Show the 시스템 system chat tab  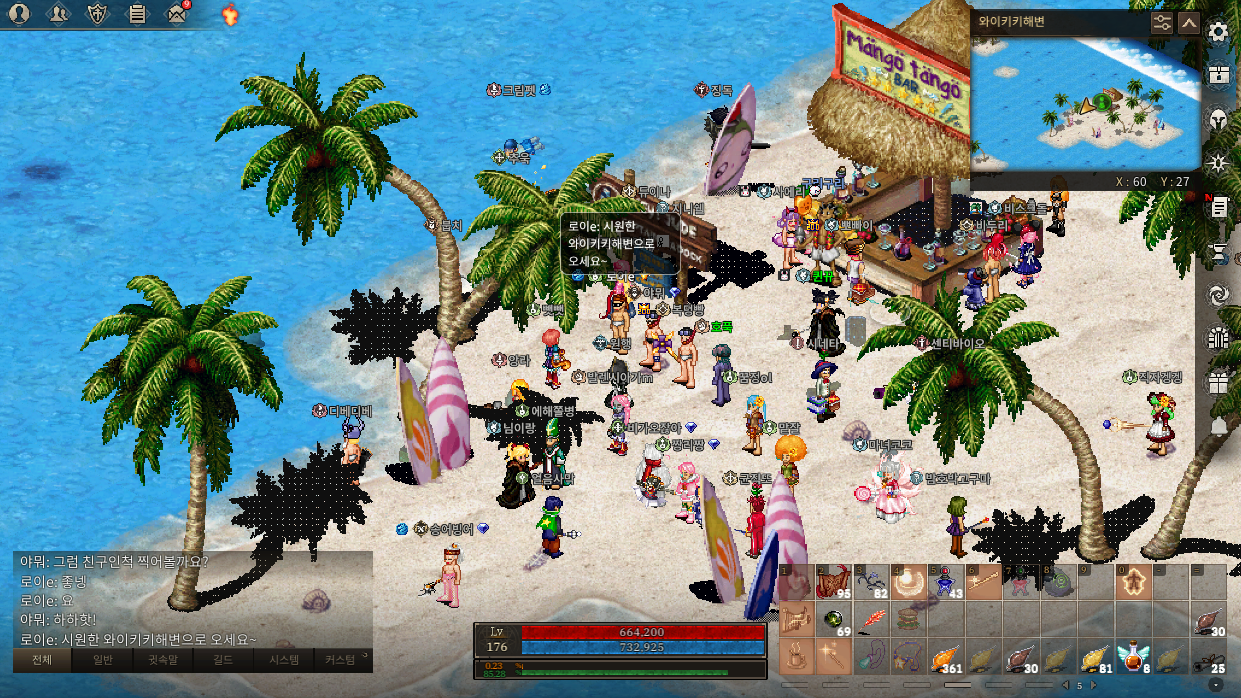click(x=283, y=660)
